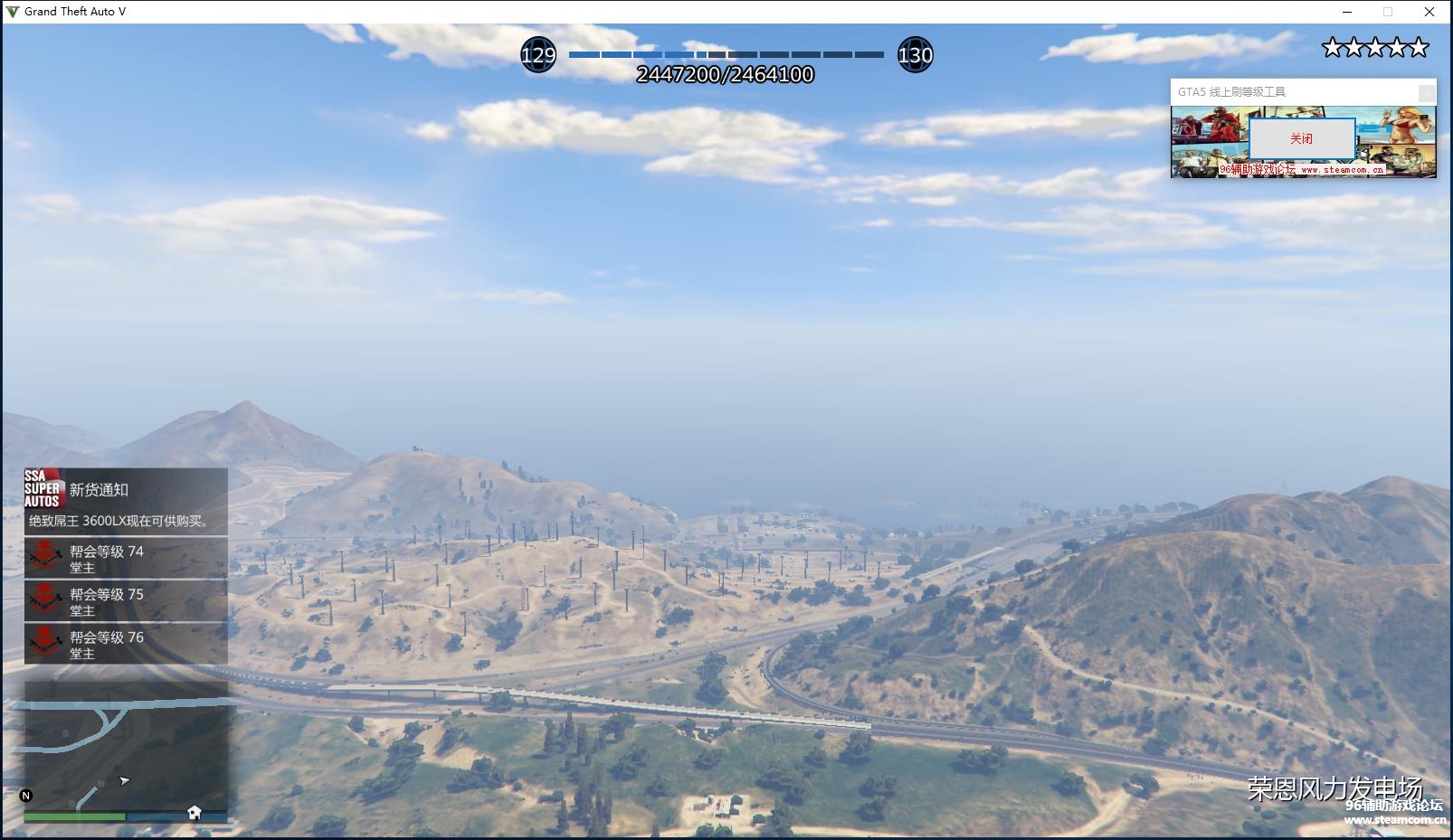The width and height of the screenshot is (1453, 840).
Task: Select the 帮会等级 75 notification
Action: 126,601
